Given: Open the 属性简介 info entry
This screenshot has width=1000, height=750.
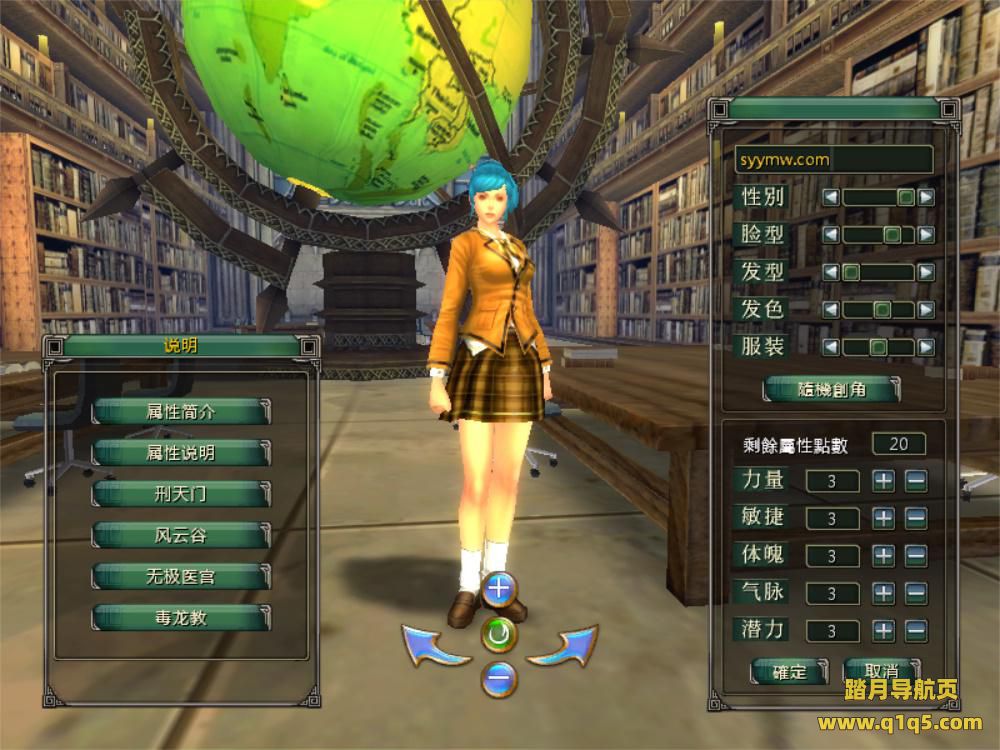Looking at the screenshot, I should click(x=181, y=411).
